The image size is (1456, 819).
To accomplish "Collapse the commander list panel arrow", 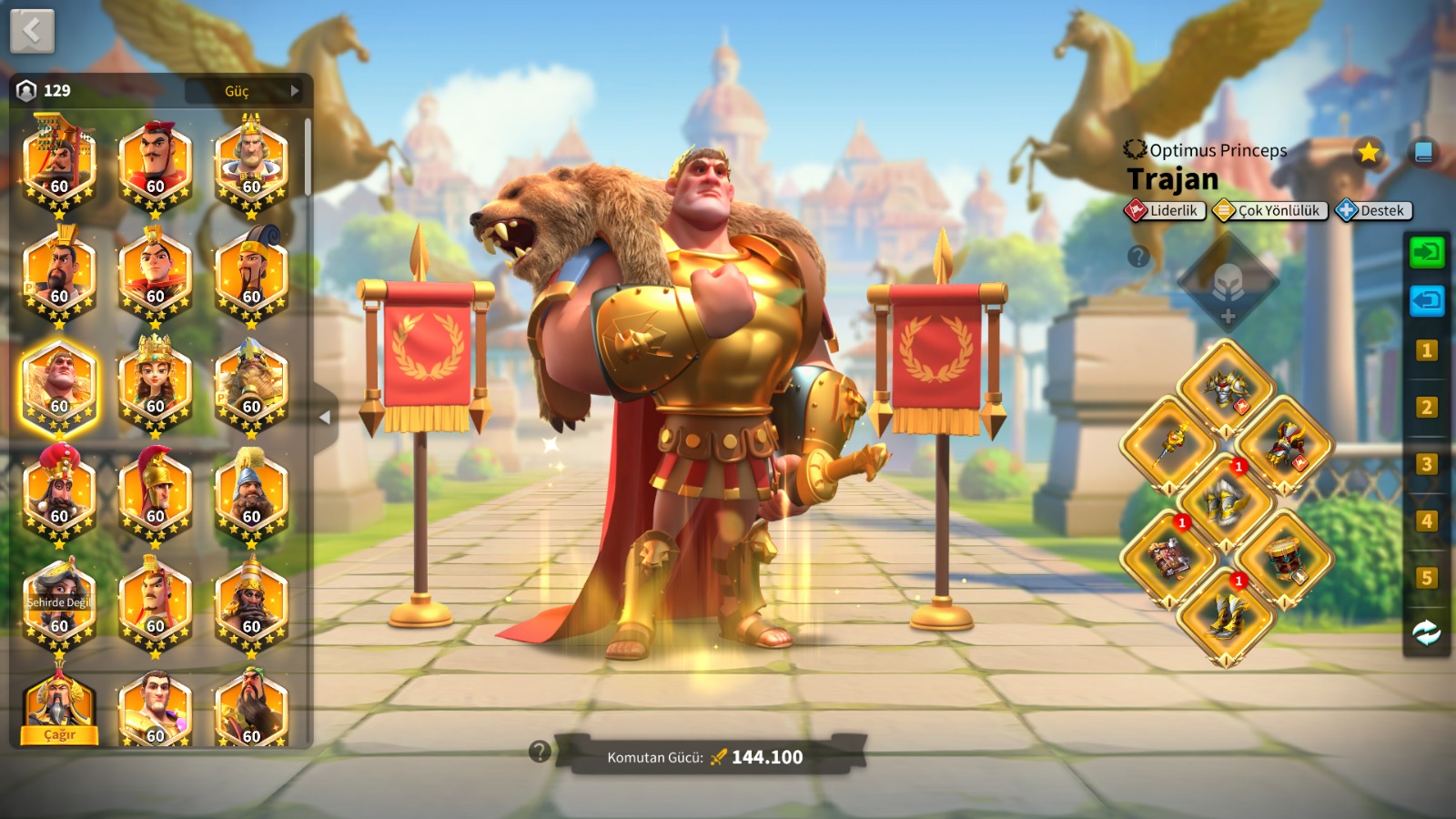I will pos(325,418).
